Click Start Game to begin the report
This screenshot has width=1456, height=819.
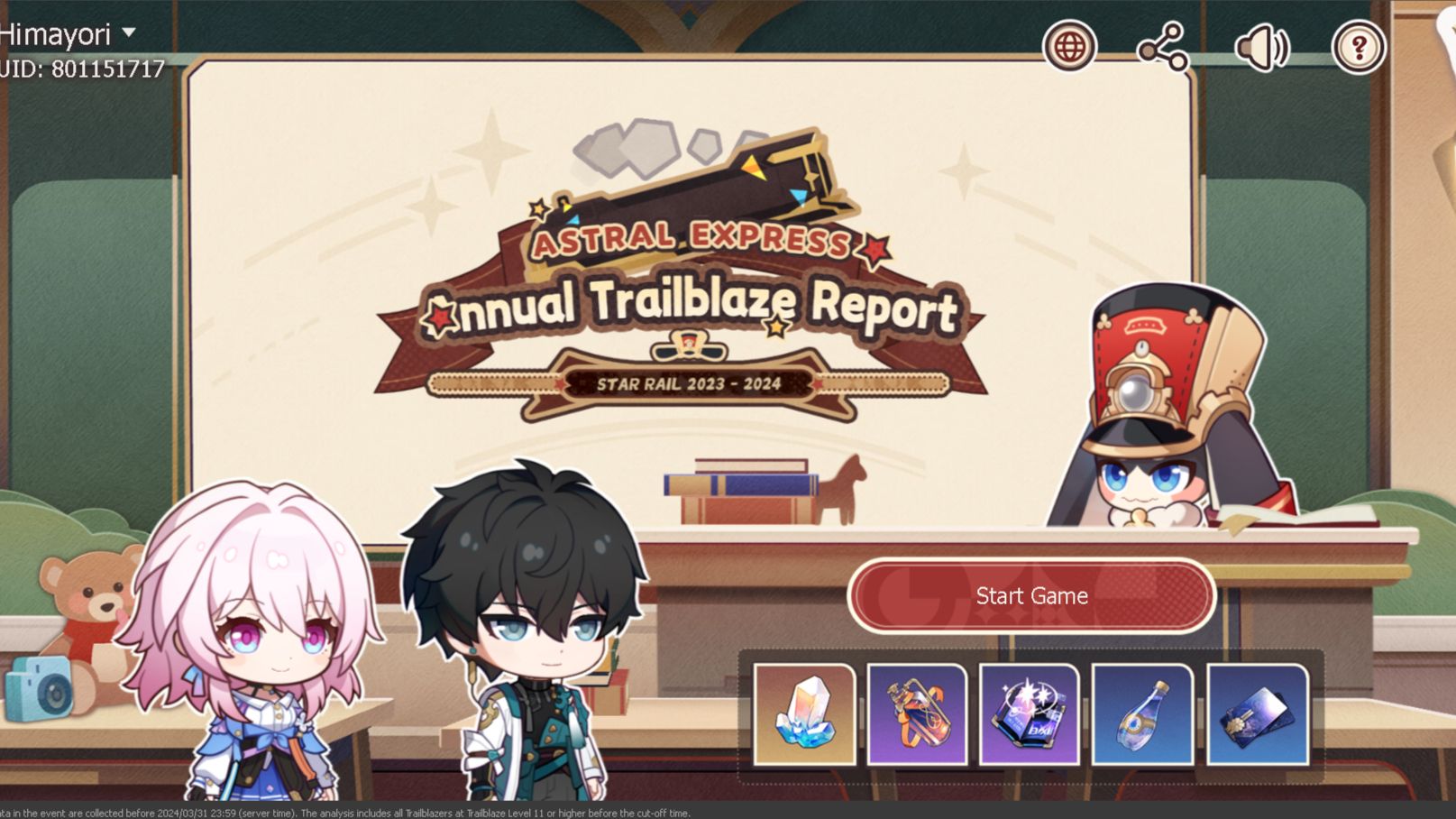click(x=1030, y=595)
